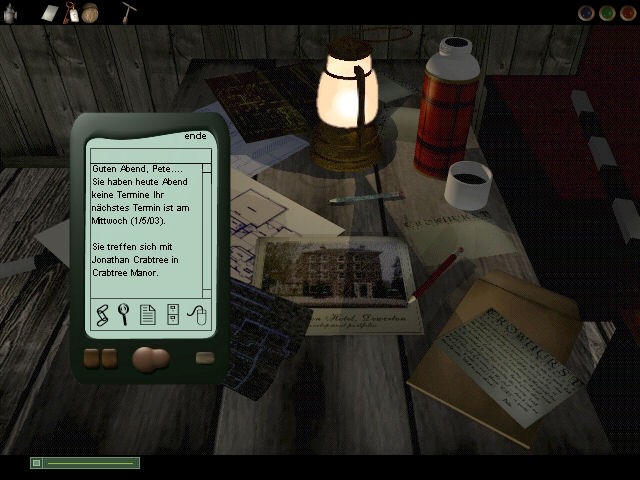
Task: Select the paper sheet inventory item
Action: 50,12
